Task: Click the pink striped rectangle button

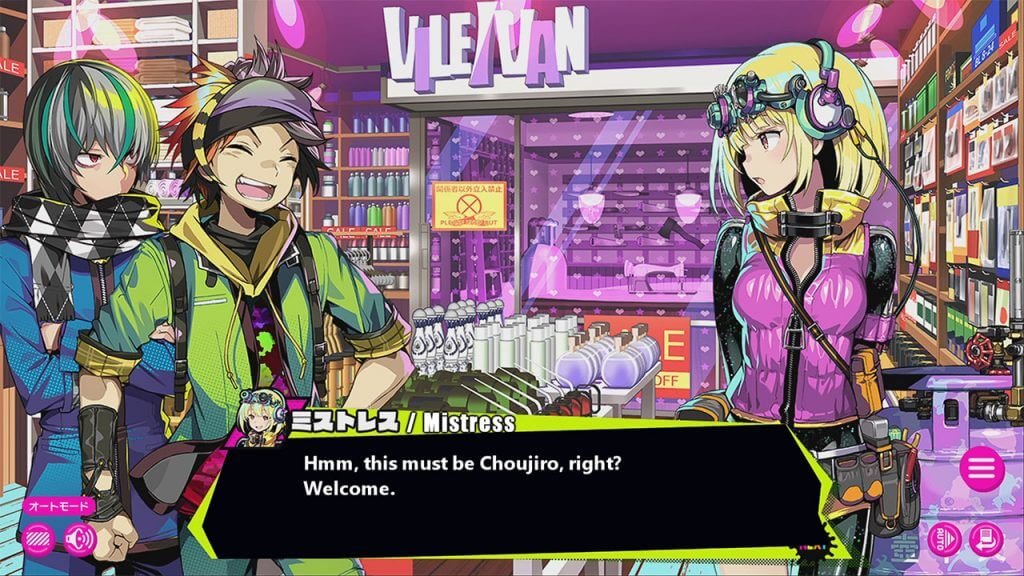Action: tap(38, 538)
